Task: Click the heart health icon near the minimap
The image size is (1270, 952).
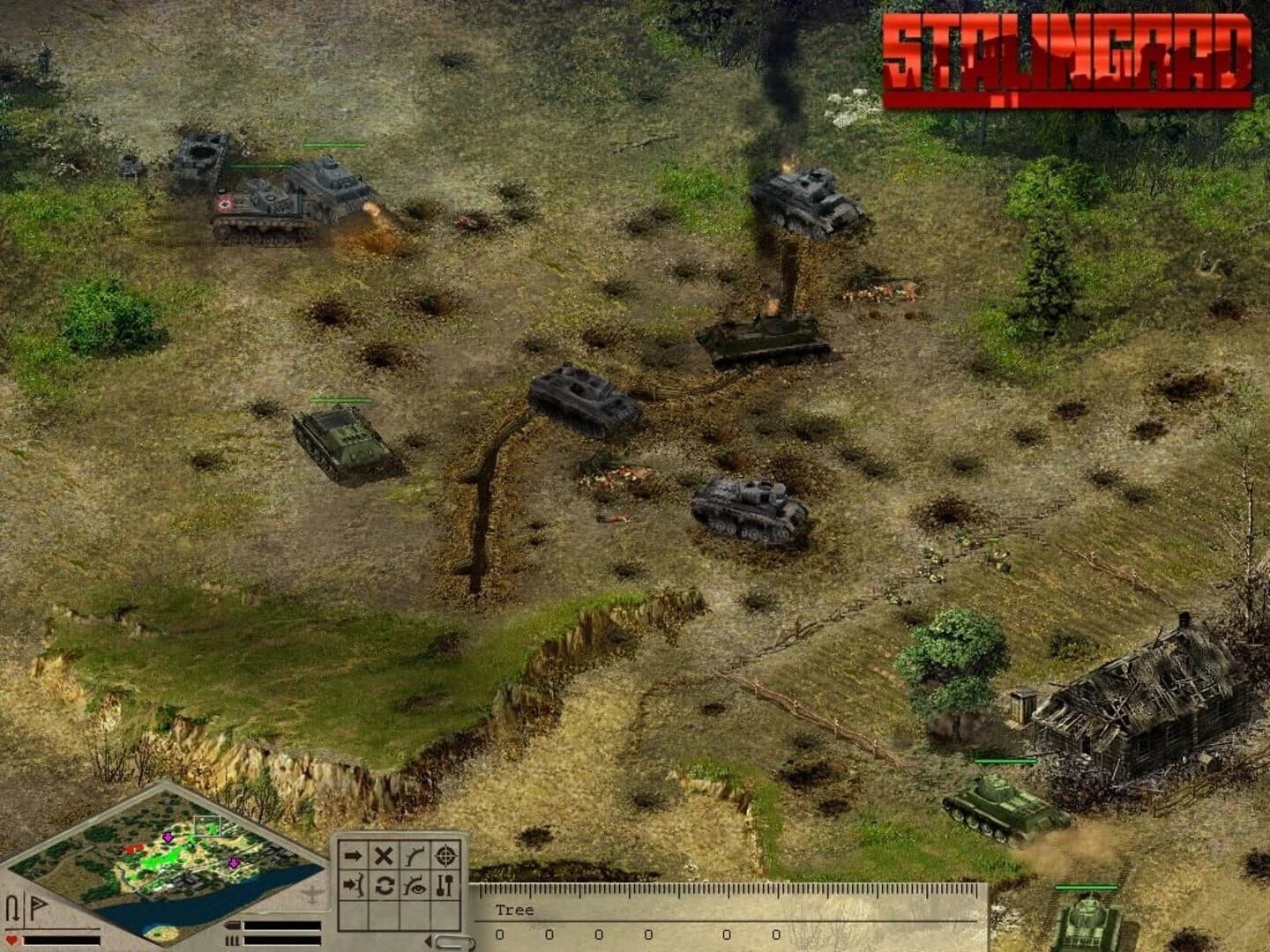Action: tap(11, 940)
